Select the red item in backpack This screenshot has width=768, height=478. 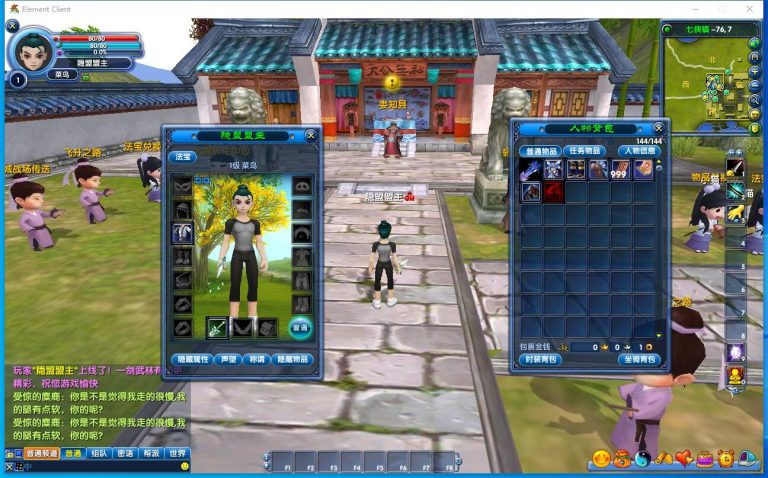552,191
